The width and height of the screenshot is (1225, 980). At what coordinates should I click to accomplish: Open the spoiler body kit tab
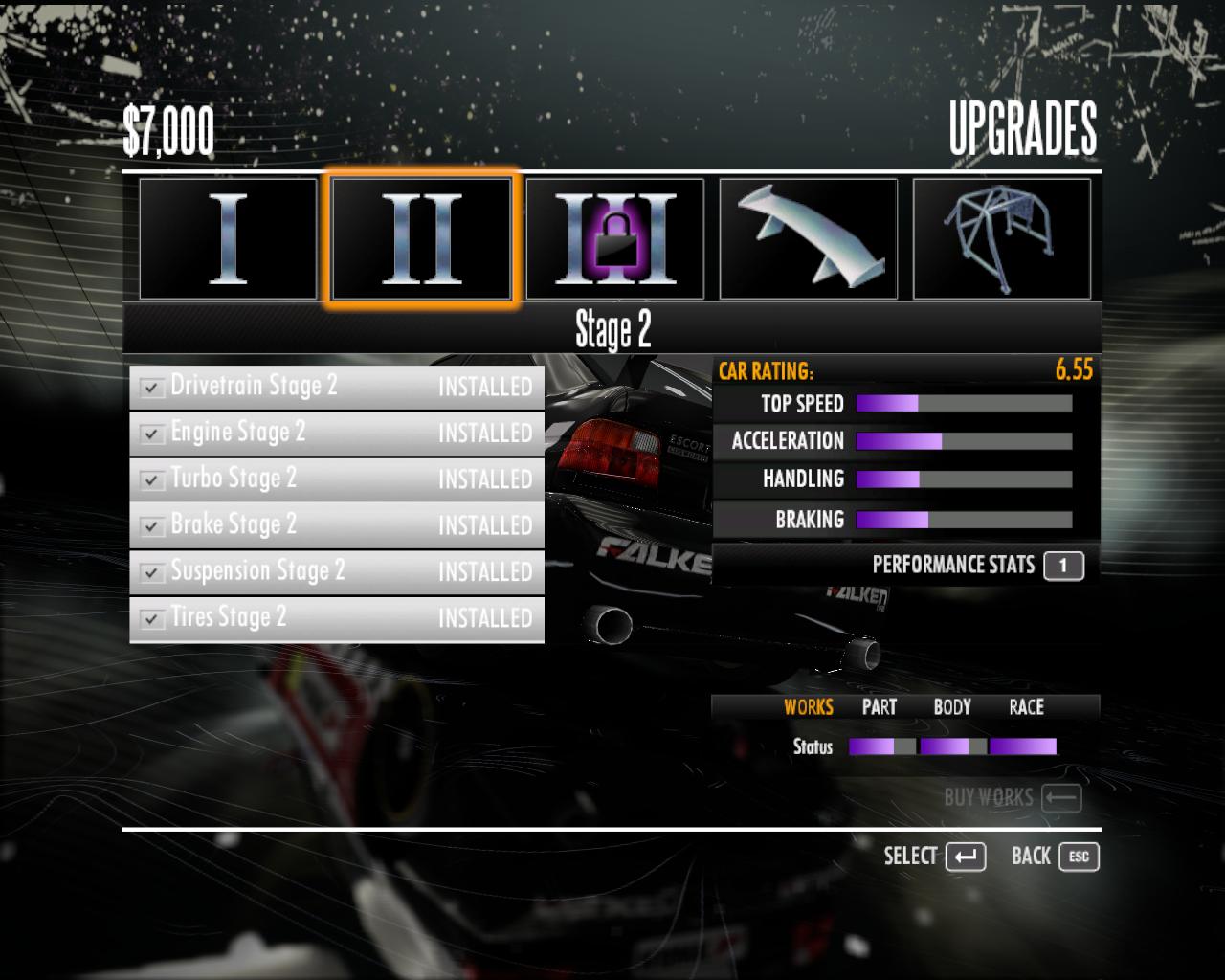pos(808,238)
